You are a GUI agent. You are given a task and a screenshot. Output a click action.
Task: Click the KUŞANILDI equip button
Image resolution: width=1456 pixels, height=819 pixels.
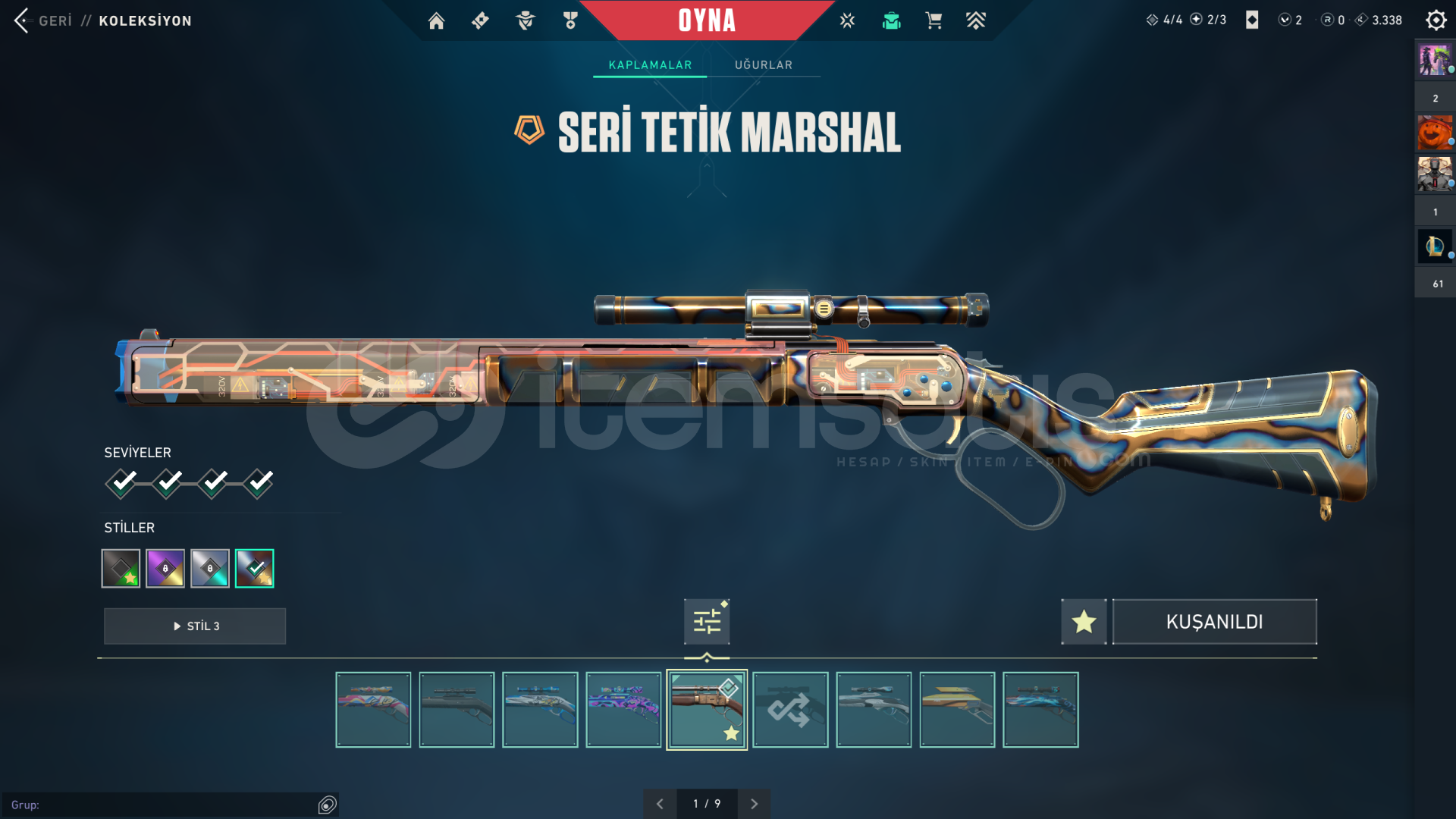pos(1214,622)
